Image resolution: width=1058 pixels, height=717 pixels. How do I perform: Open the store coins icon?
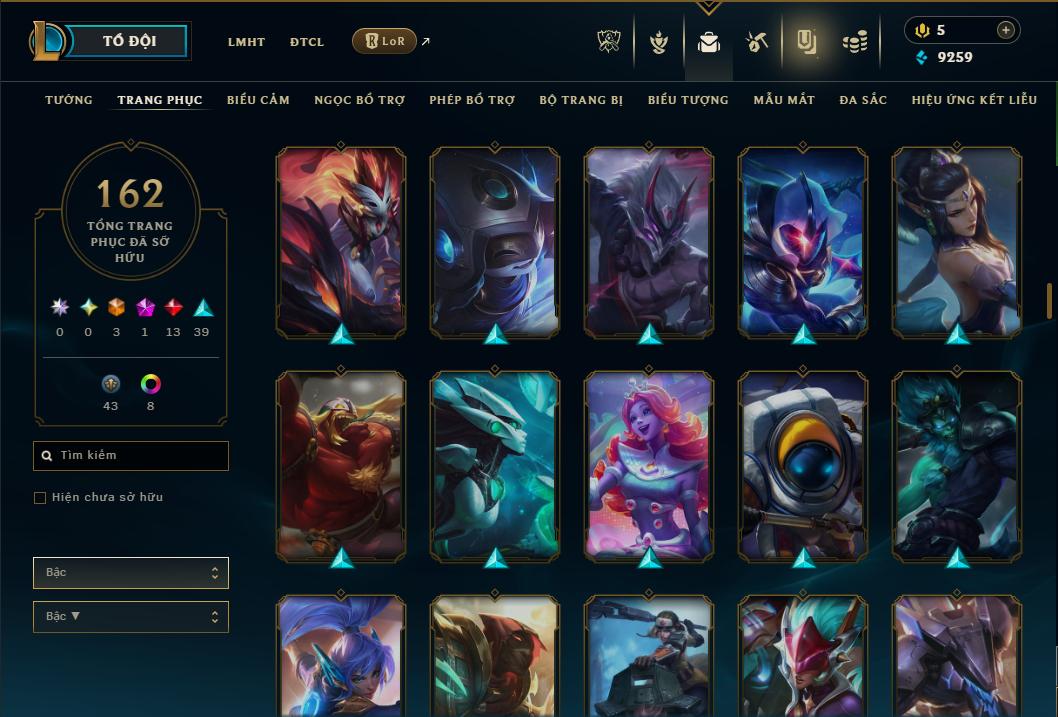pos(854,42)
